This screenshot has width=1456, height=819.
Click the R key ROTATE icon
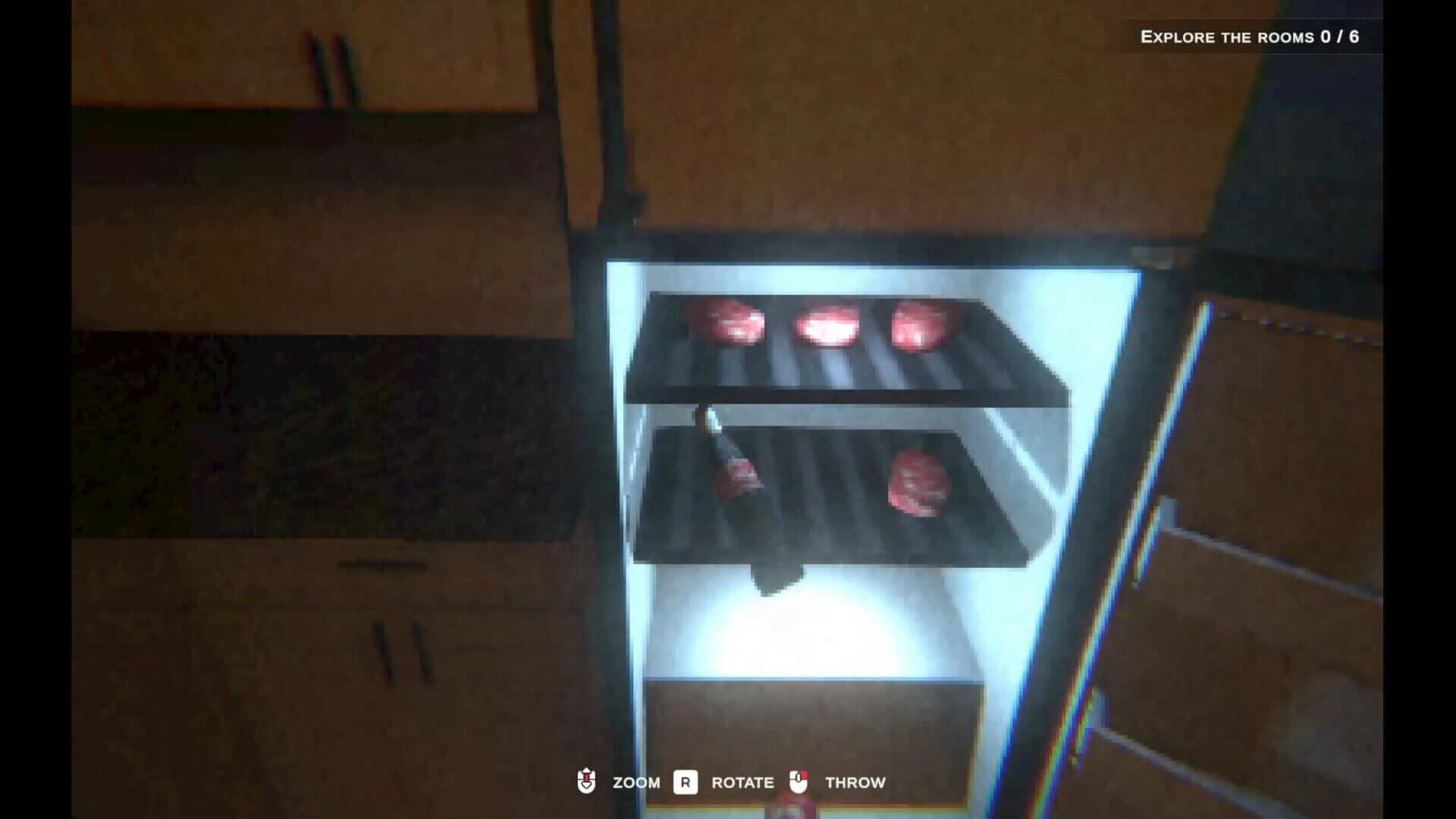coord(685,782)
